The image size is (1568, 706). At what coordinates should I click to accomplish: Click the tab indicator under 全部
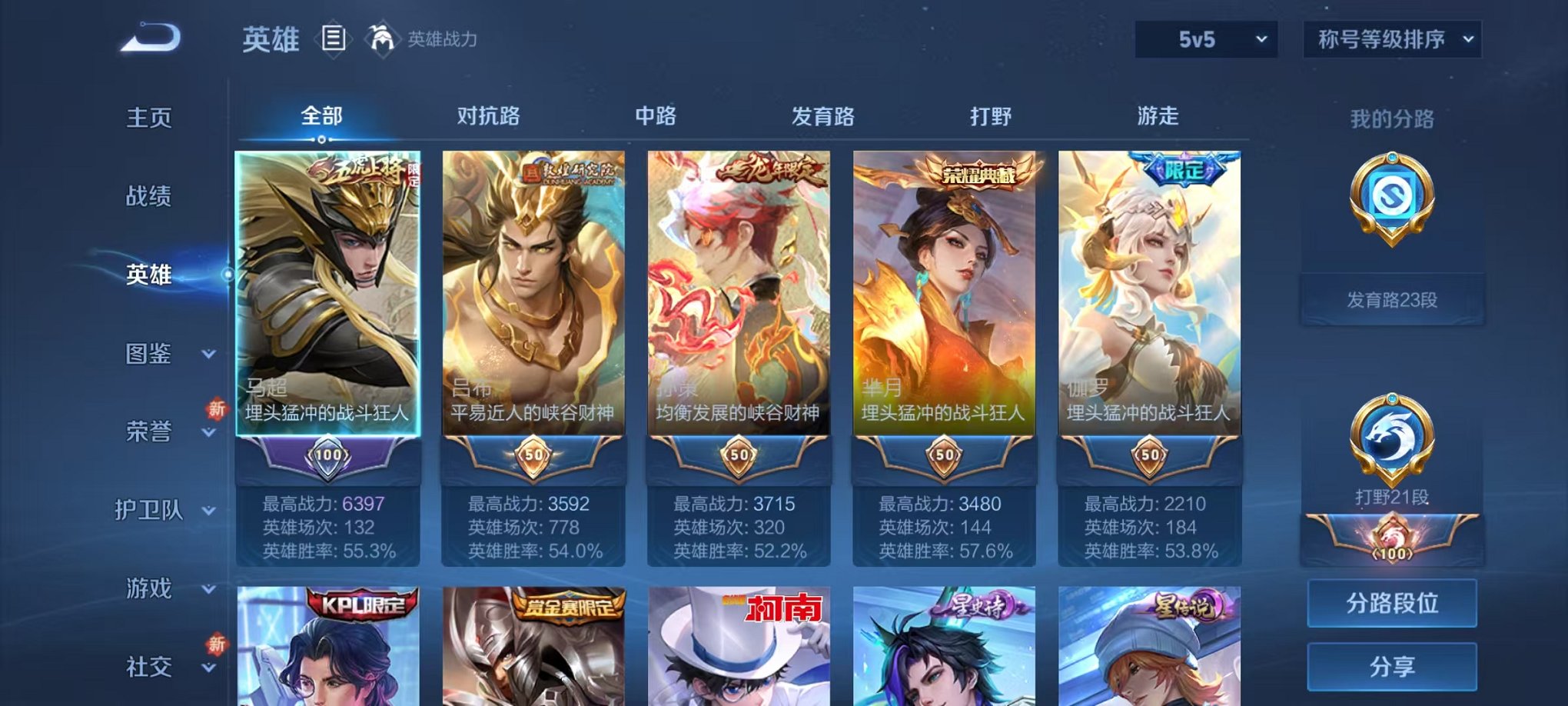(322, 139)
